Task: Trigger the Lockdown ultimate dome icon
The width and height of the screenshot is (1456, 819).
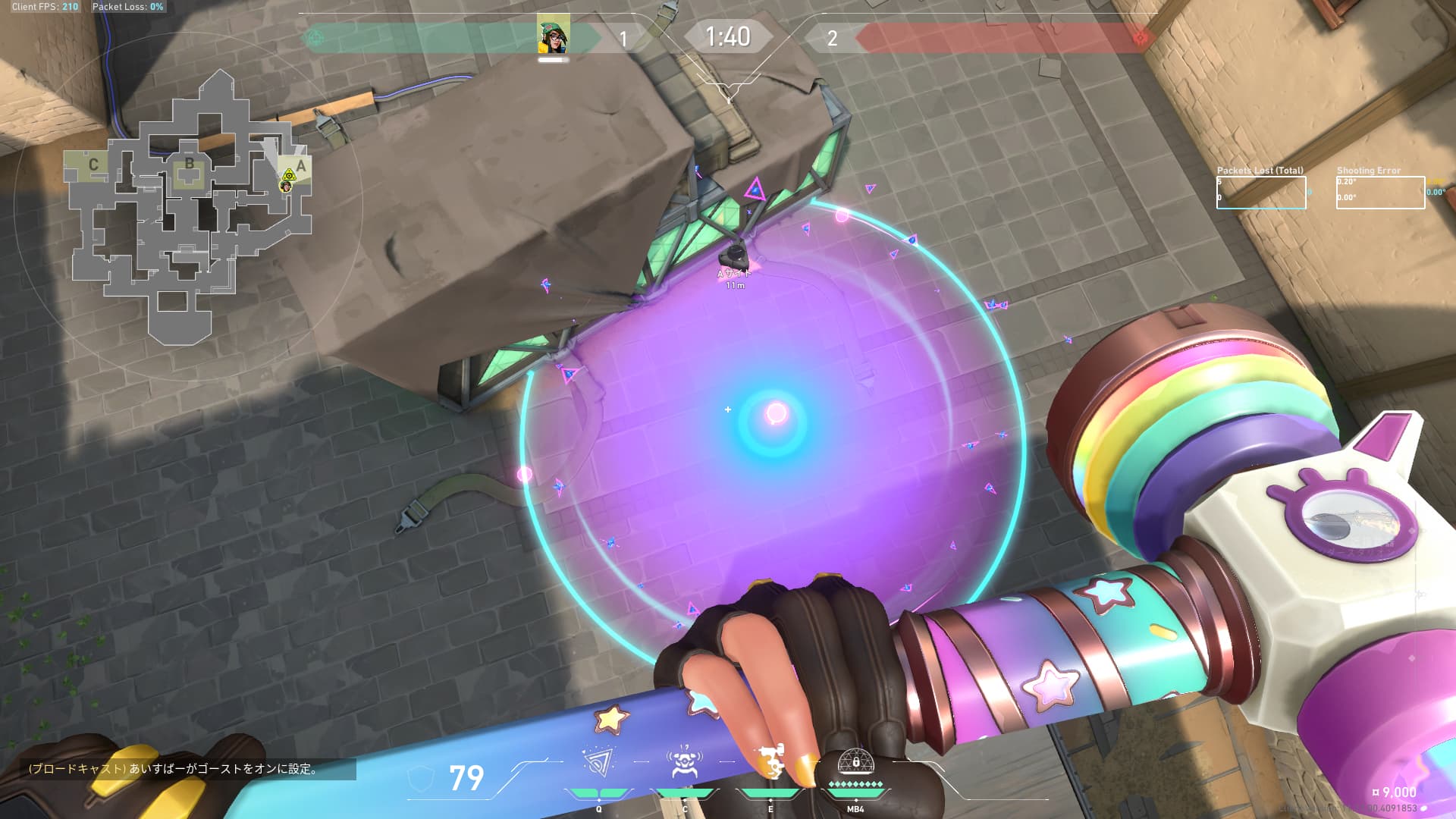Action: coord(855,761)
